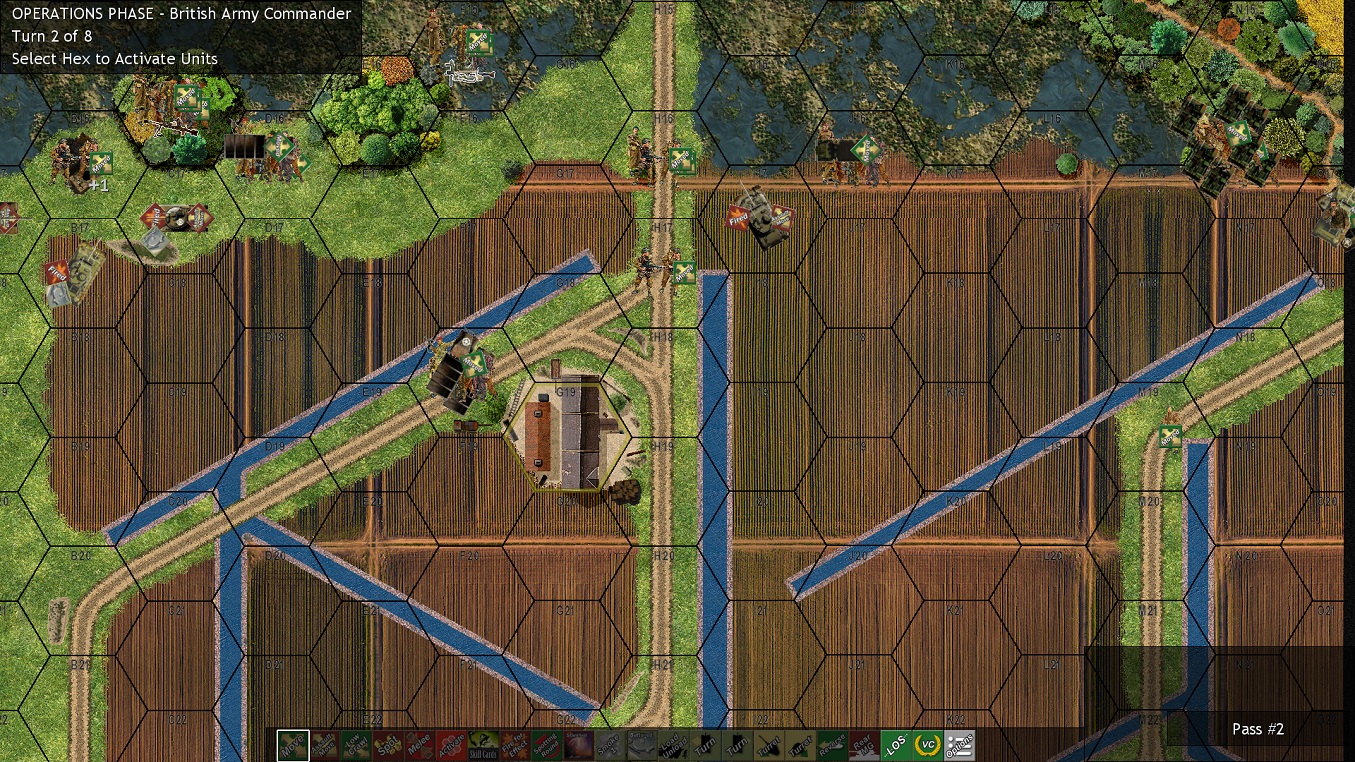Screen dimensions: 1355x762
Task: Deploy Smoke with the Smoke icon
Action: 612,745
